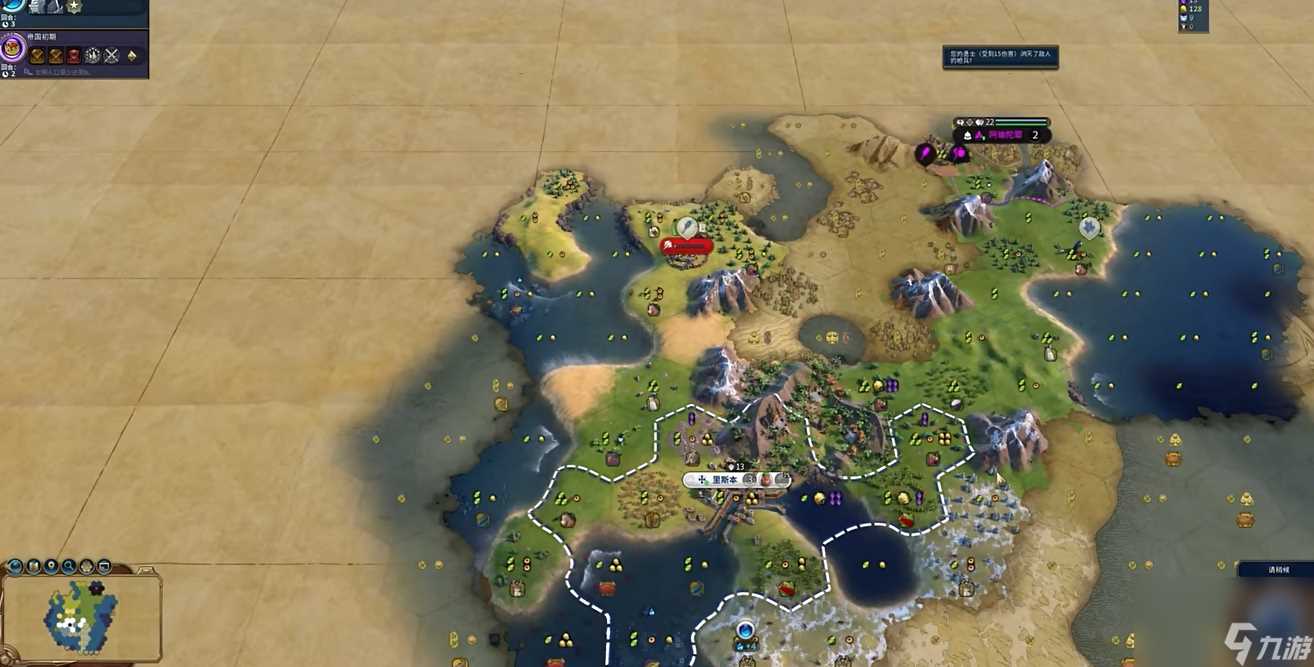Viewport: 1314px width, 667px height.
Task: Select the unit with the blue arrow marker
Action: coord(1089,228)
